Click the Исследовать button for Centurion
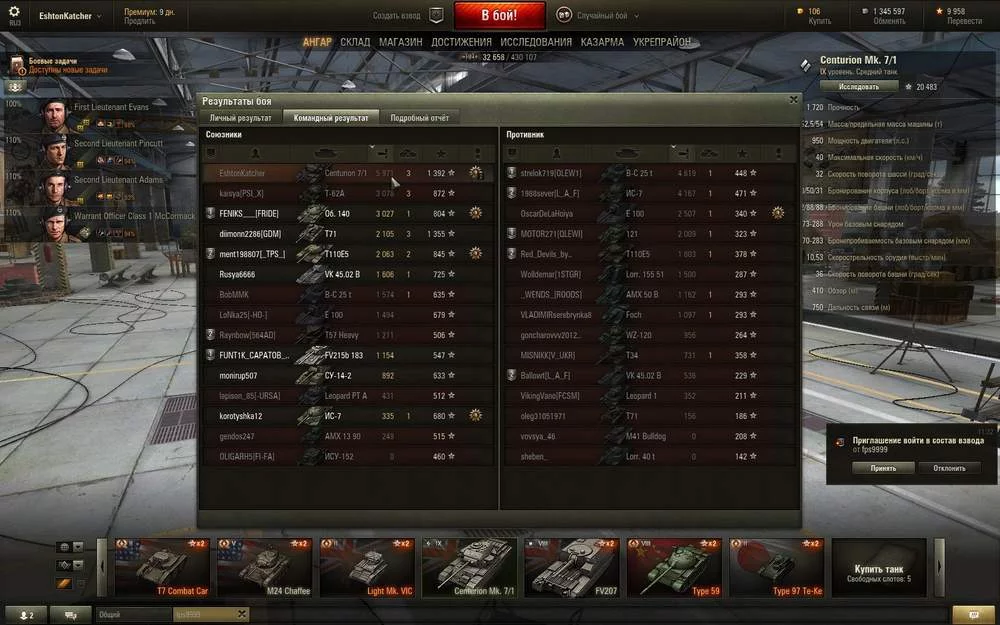Viewport: 1000px width, 625px height. tap(858, 87)
